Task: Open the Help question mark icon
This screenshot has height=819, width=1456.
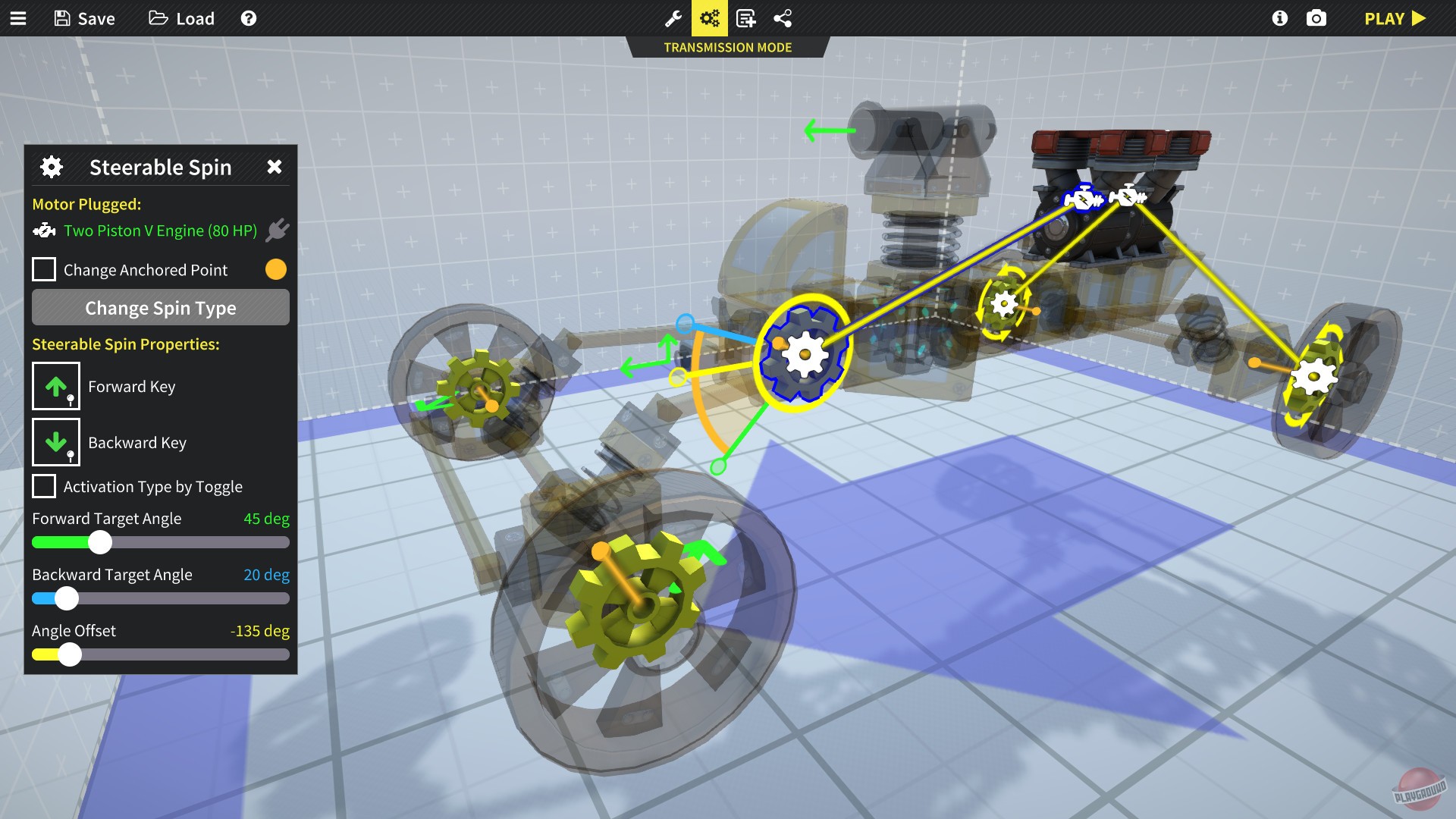Action: 248,18
